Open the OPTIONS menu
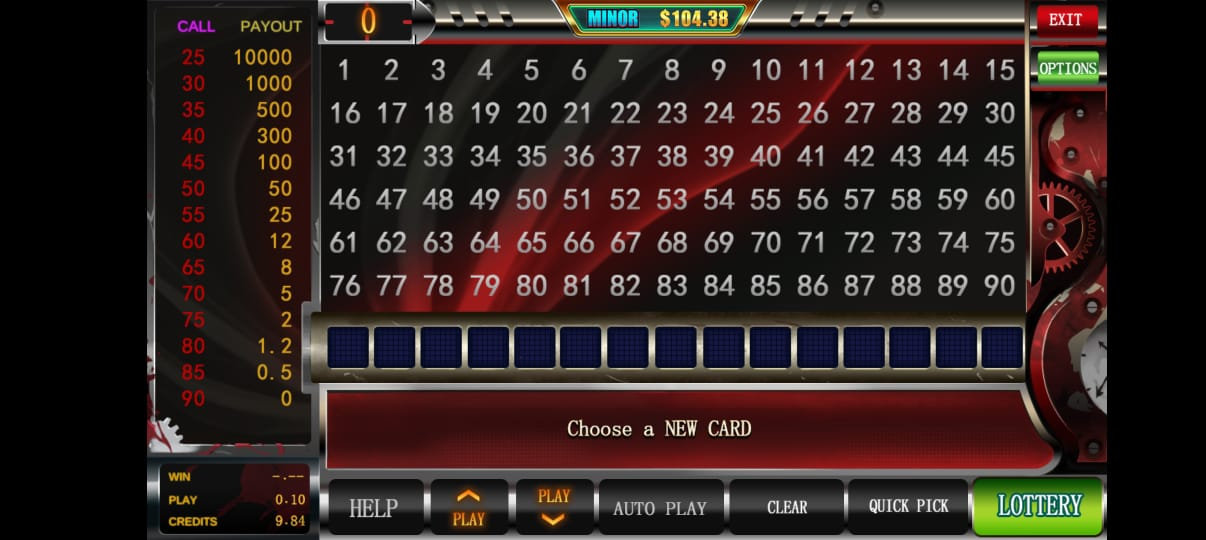 click(1067, 68)
